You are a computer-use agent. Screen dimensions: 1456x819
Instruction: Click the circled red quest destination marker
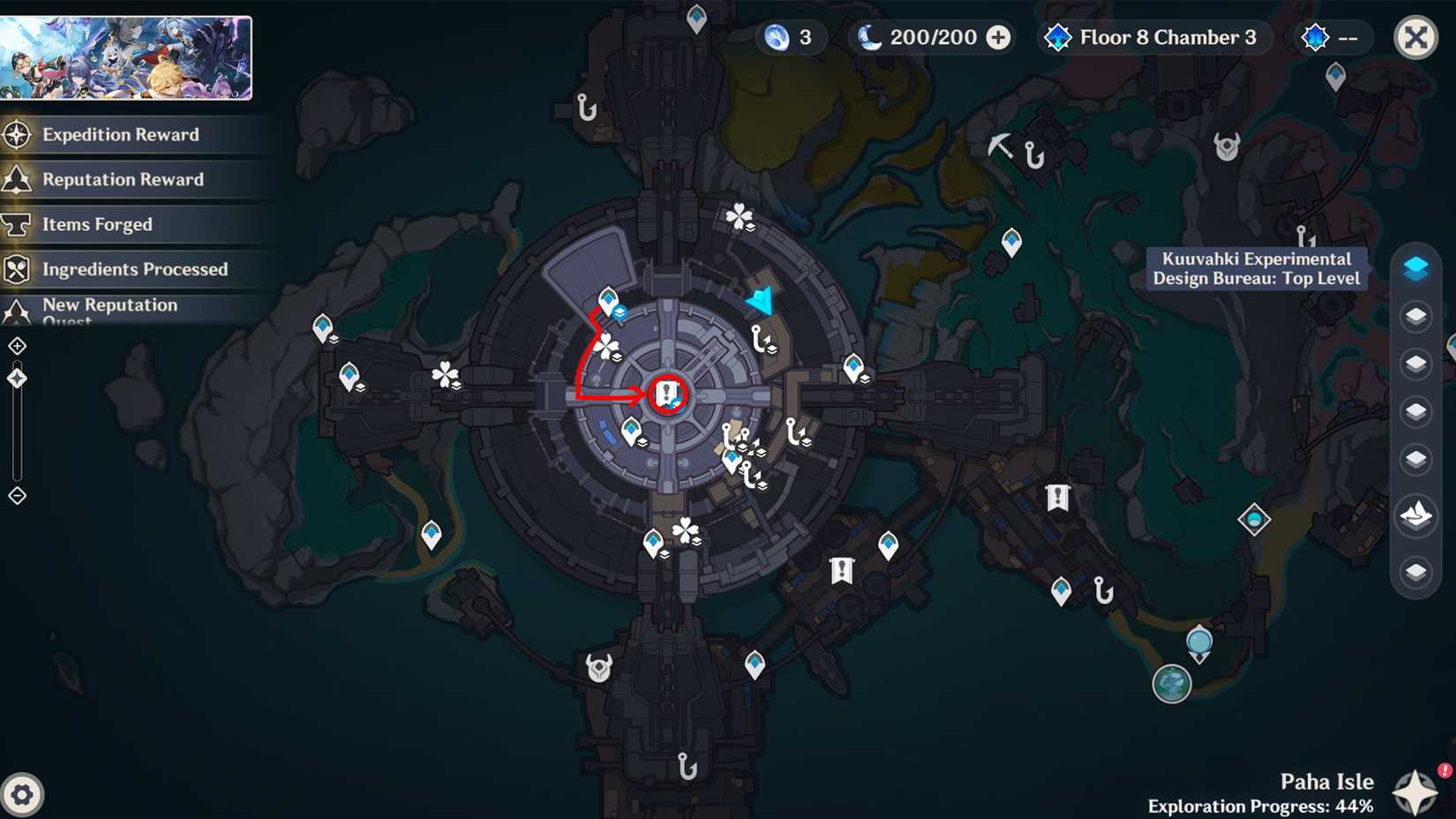click(x=666, y=394)
